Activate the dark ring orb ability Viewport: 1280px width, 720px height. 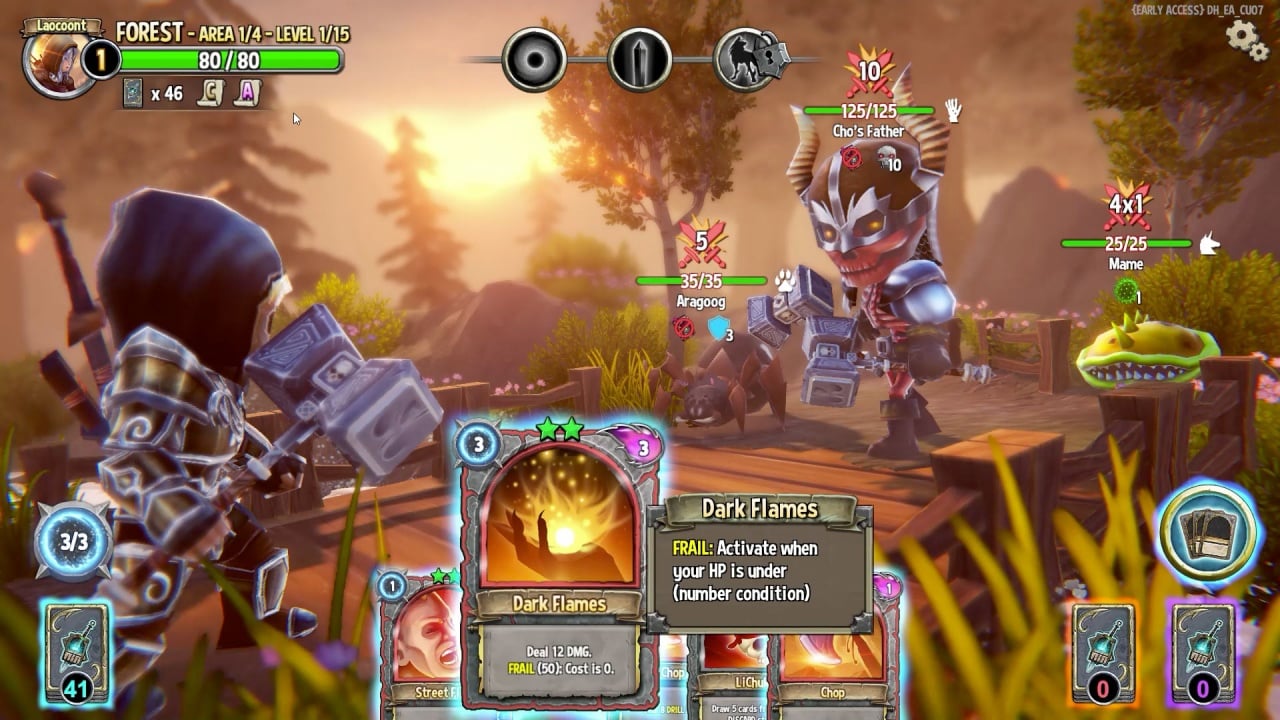(x=535, y=59)
